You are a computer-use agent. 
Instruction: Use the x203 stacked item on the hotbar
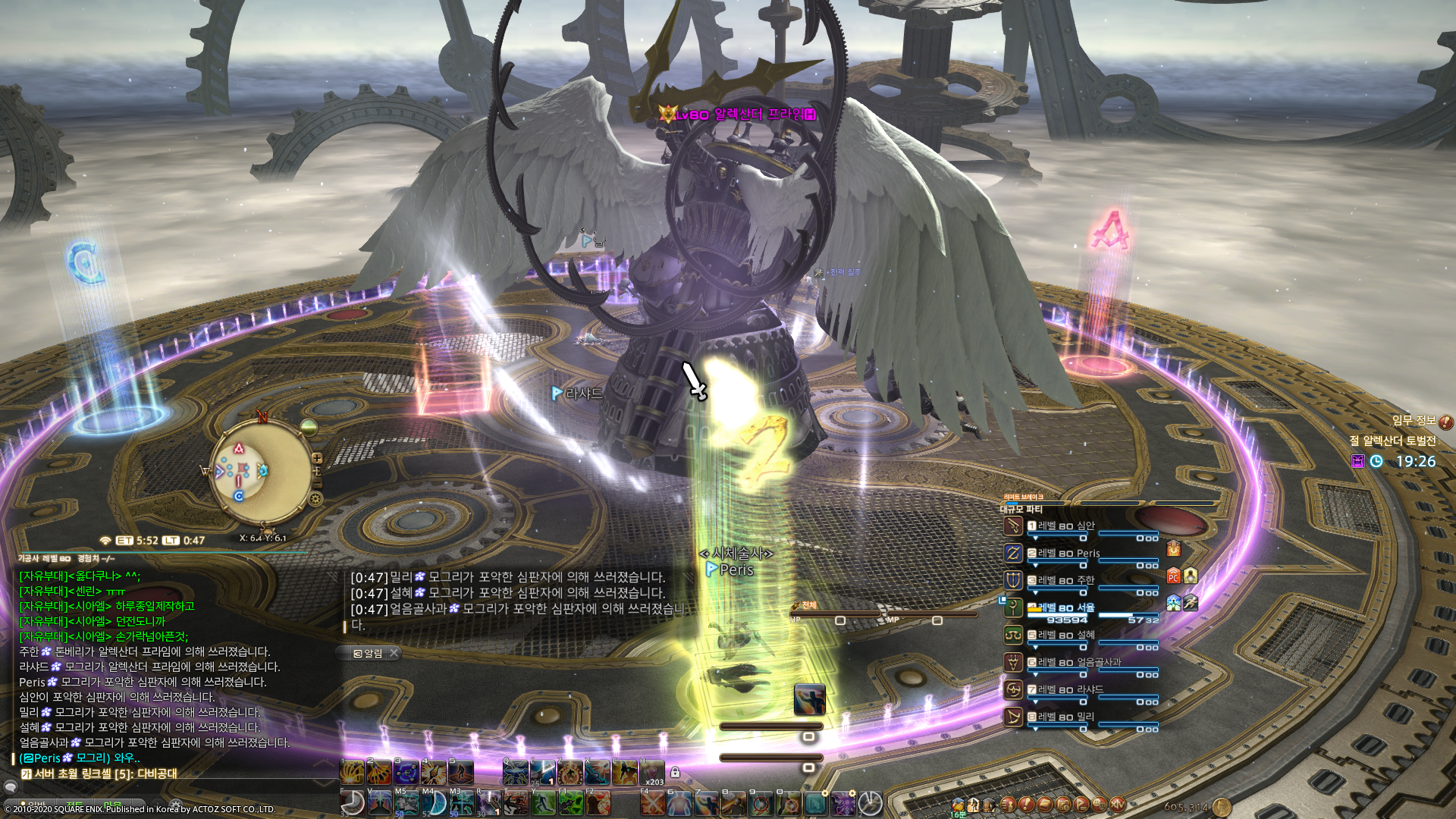pos(651,773)
